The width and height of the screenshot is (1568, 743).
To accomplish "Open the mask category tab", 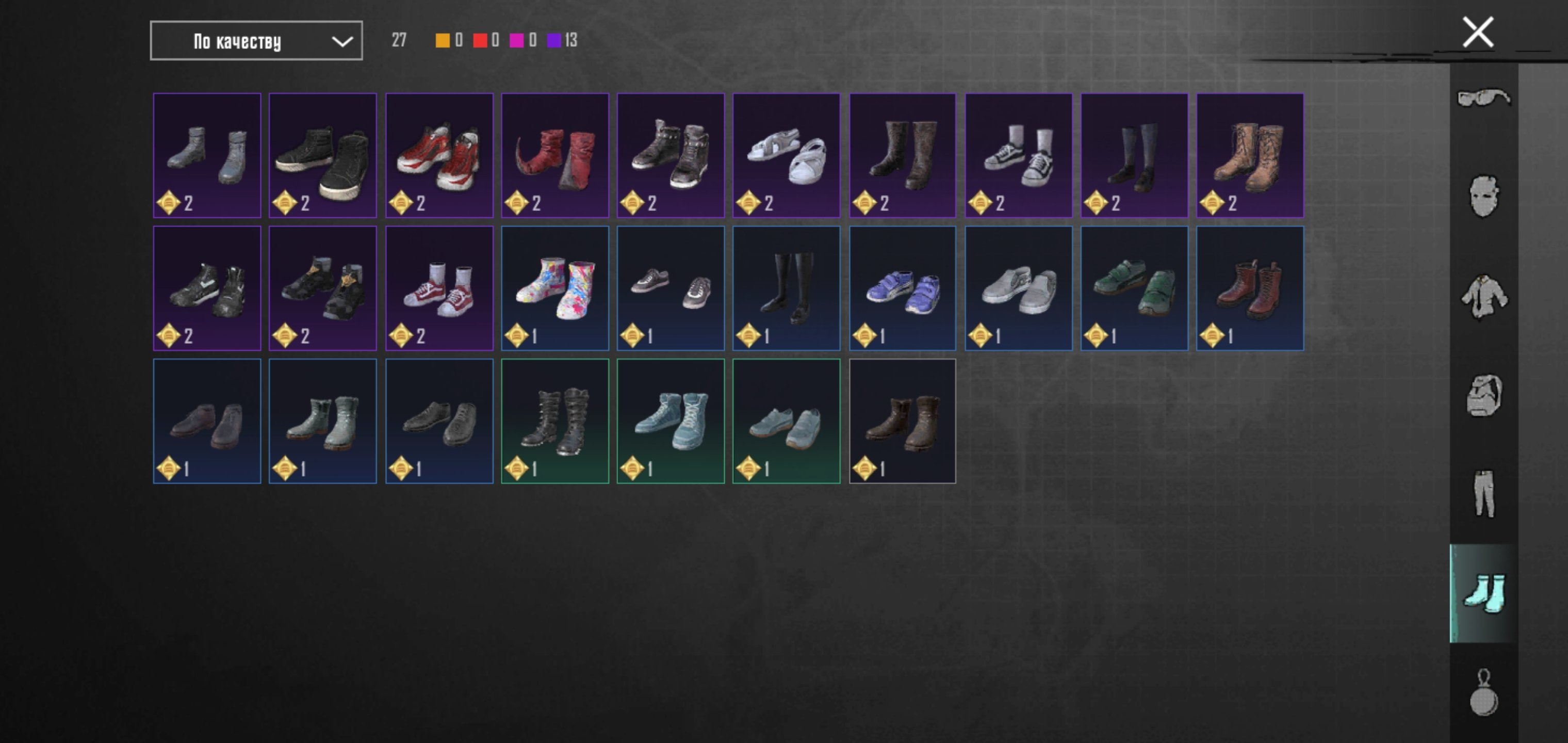I will [x=1483, y=196].
